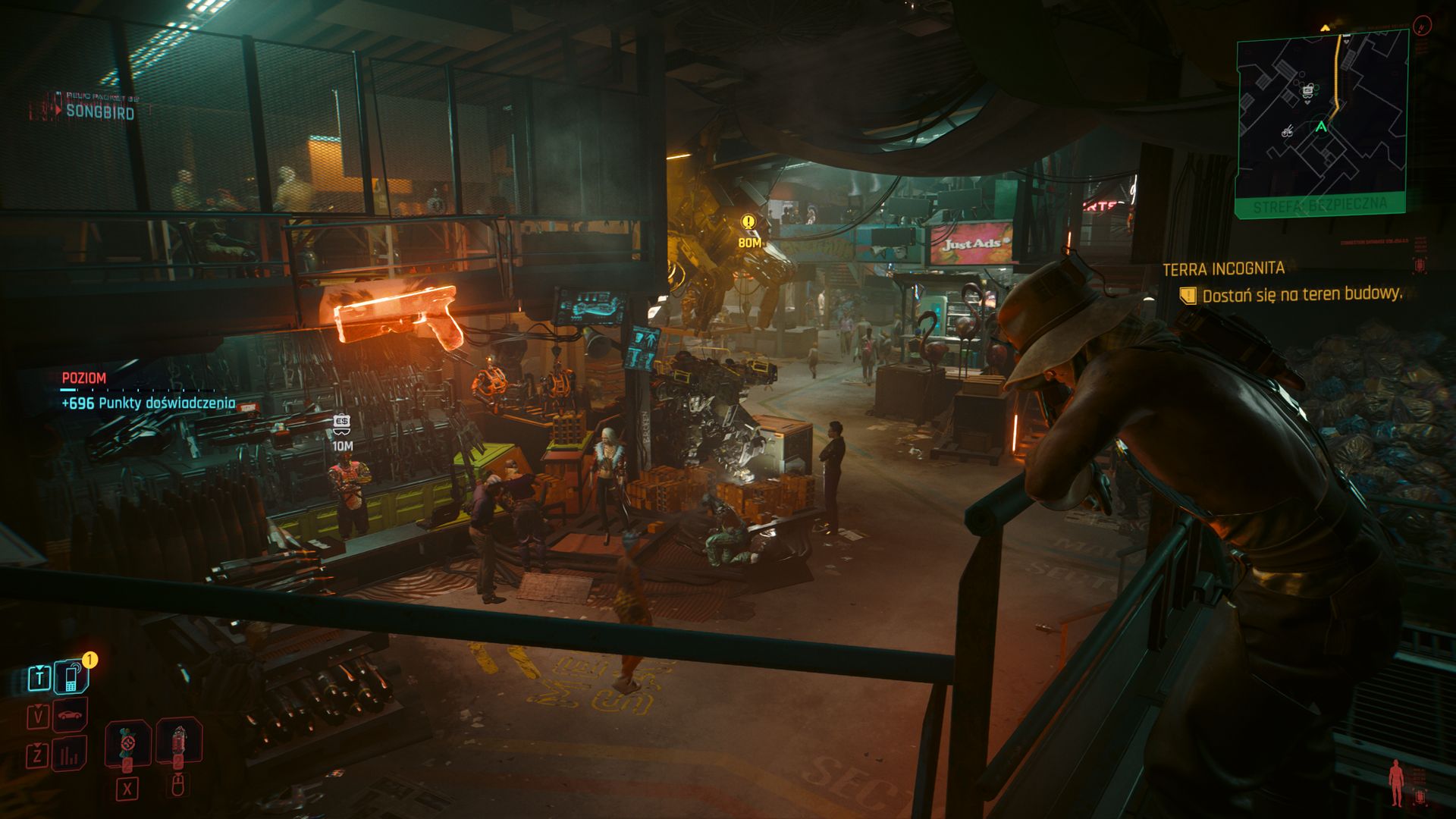Viewport: 1456px width, 819px height.
Task: Select the shop marker on the minimap
Action: click(1307, 91)
